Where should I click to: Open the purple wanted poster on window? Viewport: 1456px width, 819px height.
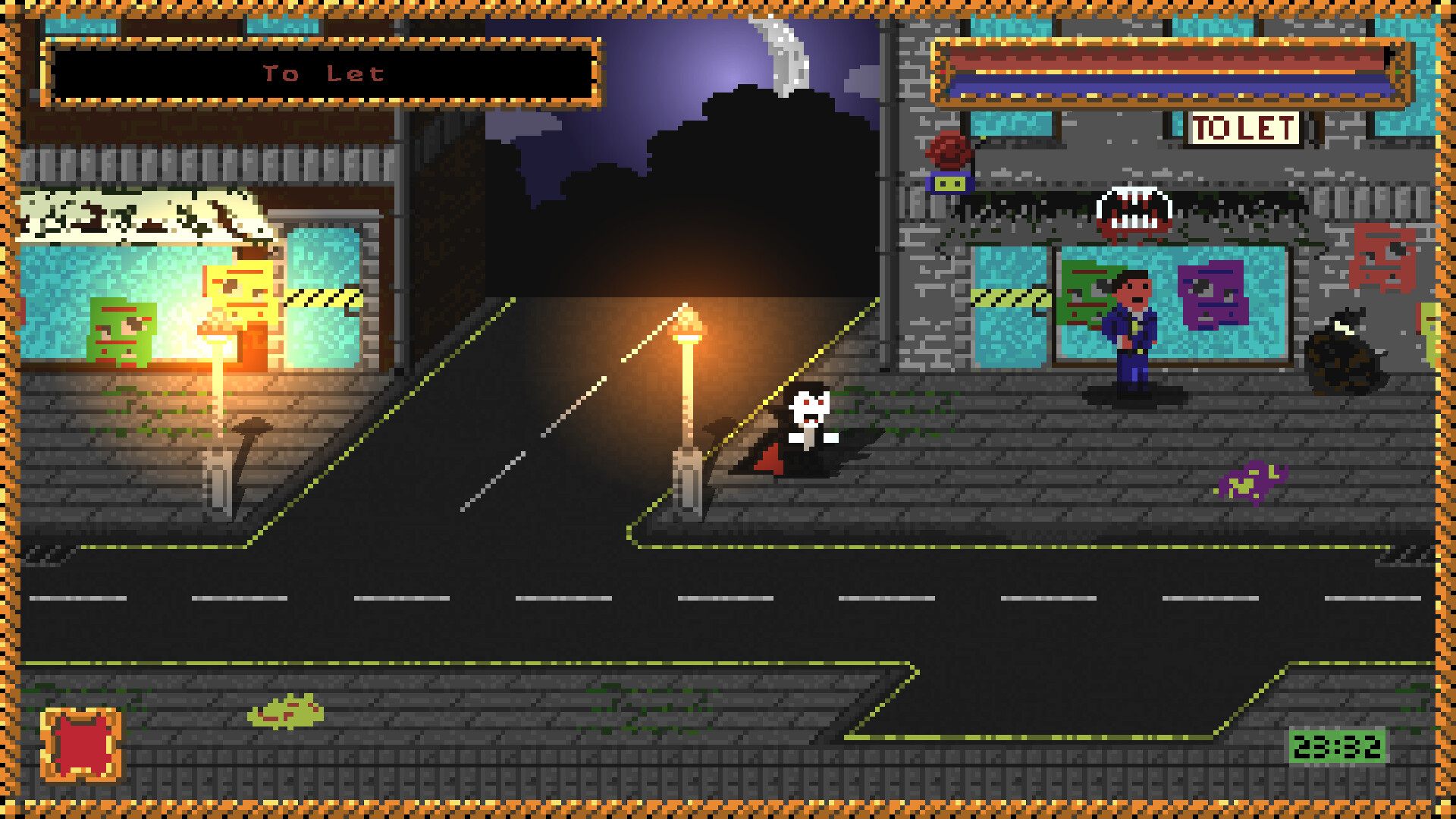[1213, 296]
